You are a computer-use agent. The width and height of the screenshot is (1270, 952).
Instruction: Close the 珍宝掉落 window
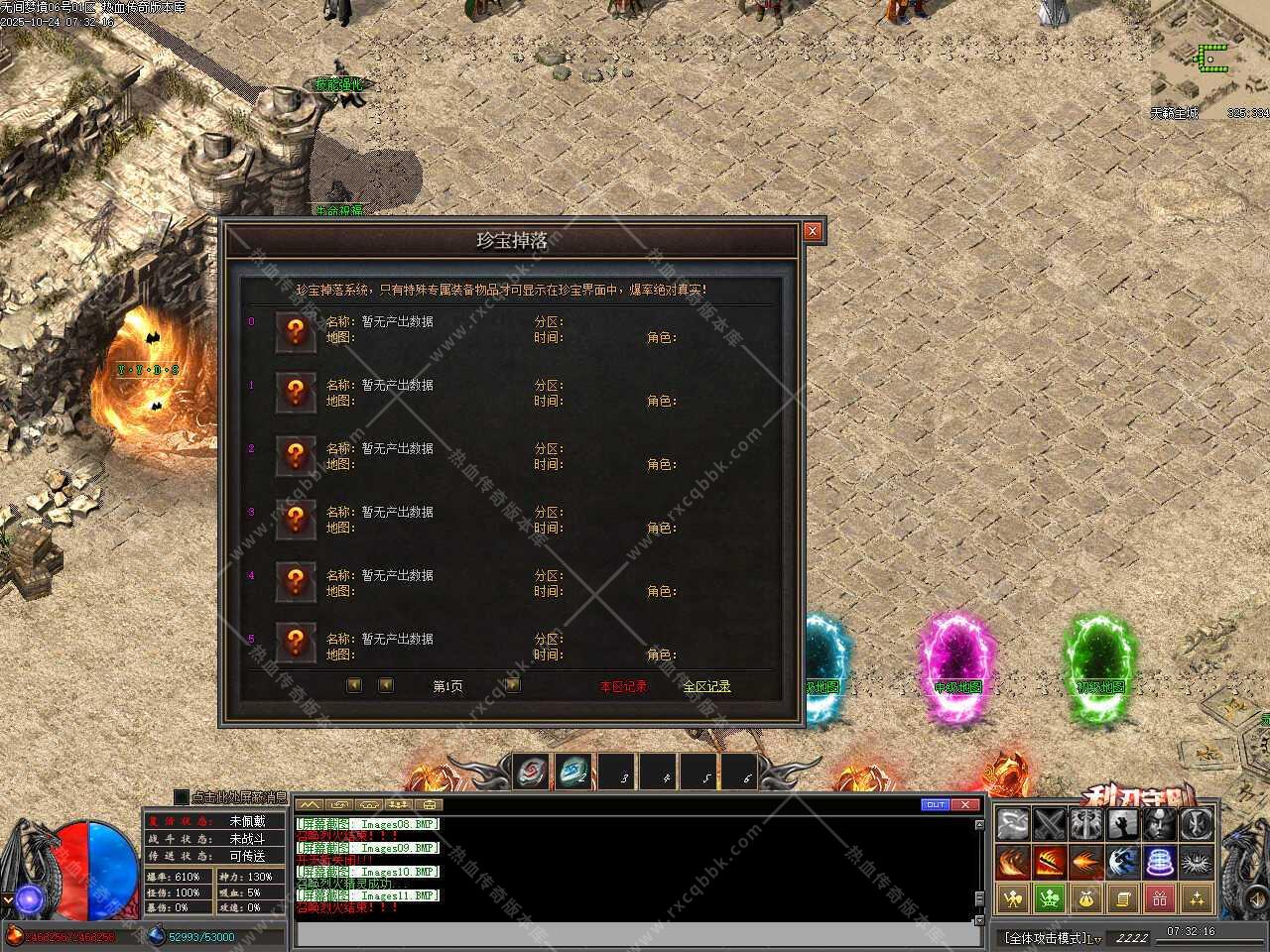tap(813, 231)
